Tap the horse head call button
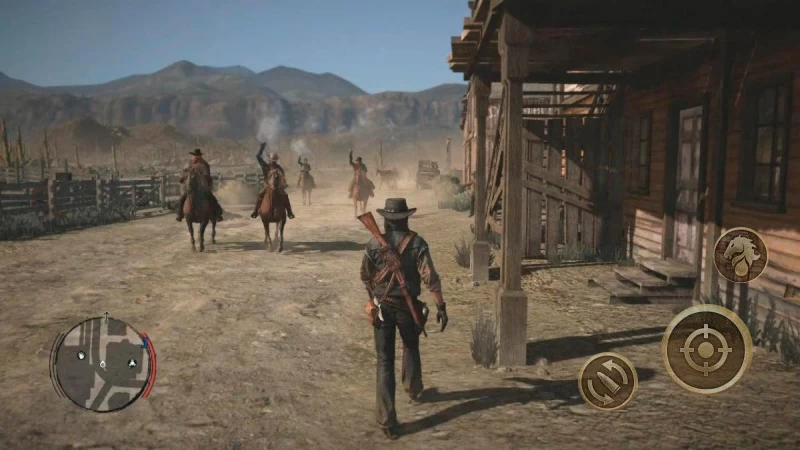Screen dimensions: 800x450 pyautogui.click(x=740, y=255)
